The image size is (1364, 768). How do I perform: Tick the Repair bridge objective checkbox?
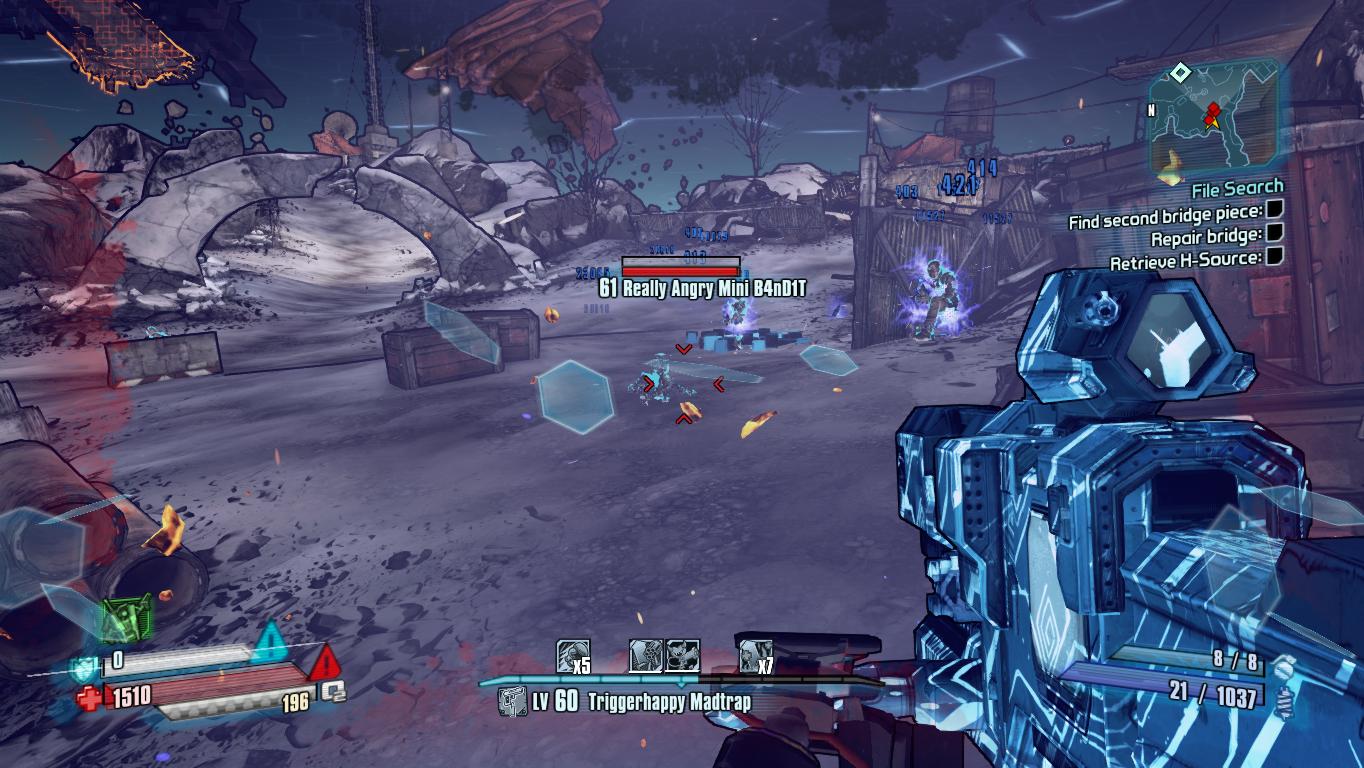coord(1274,234)
